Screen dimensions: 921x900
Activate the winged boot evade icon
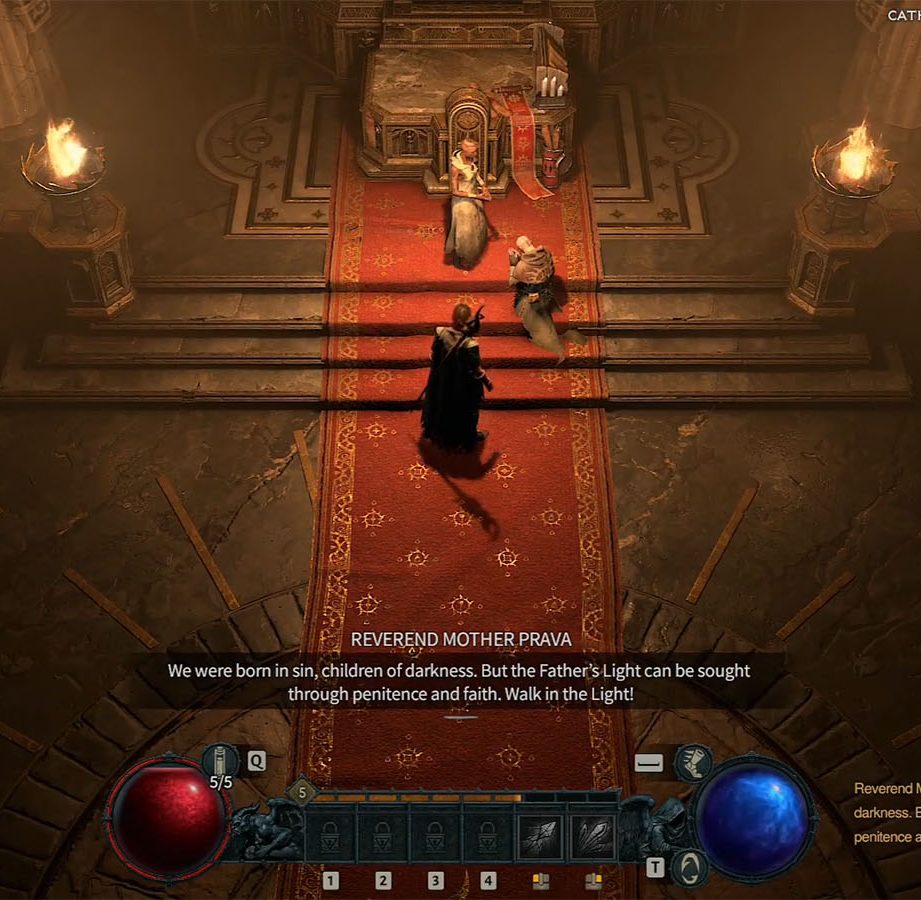(692, 763)
